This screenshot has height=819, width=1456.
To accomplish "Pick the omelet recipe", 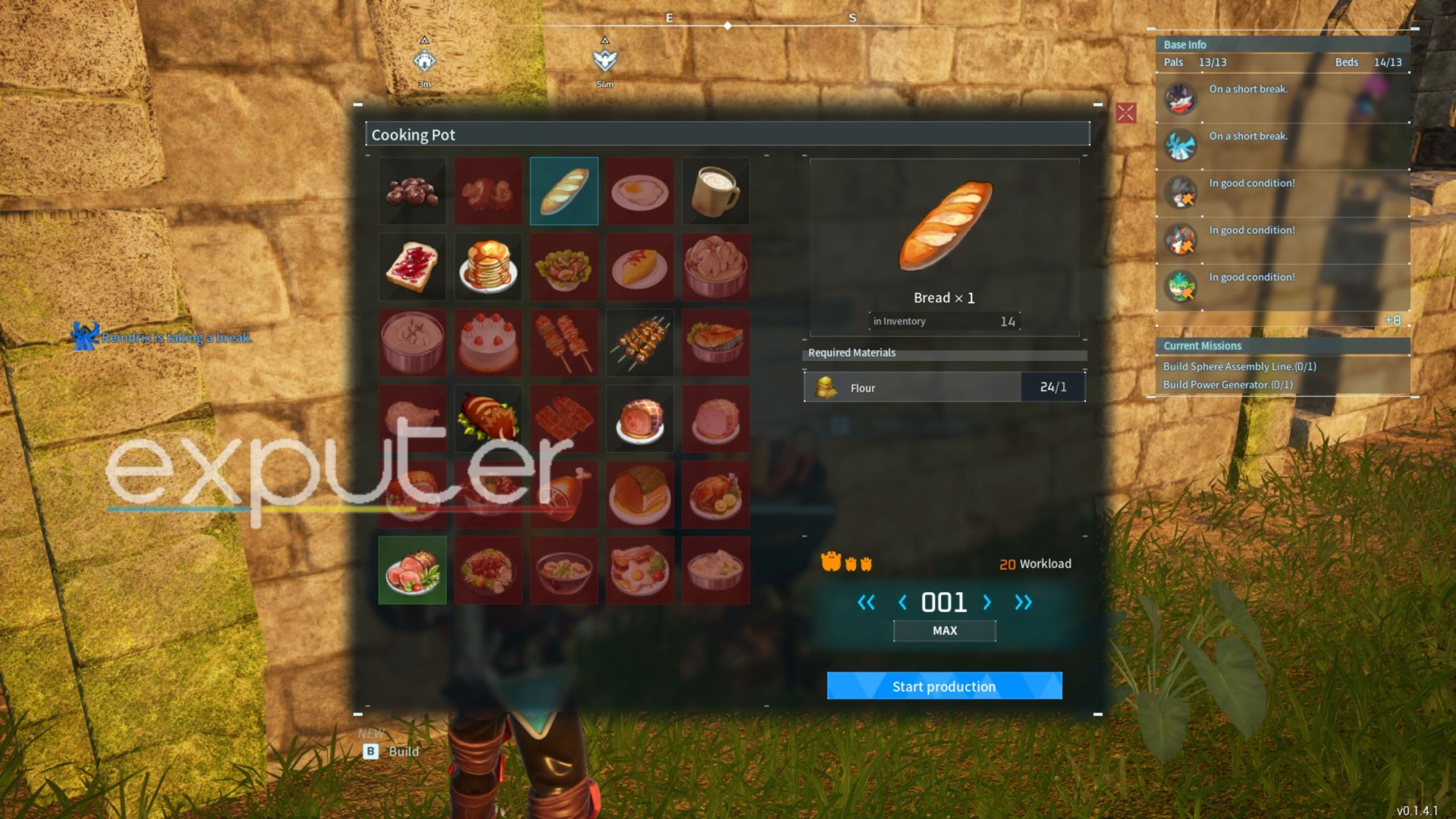I will tap(640, 267).
